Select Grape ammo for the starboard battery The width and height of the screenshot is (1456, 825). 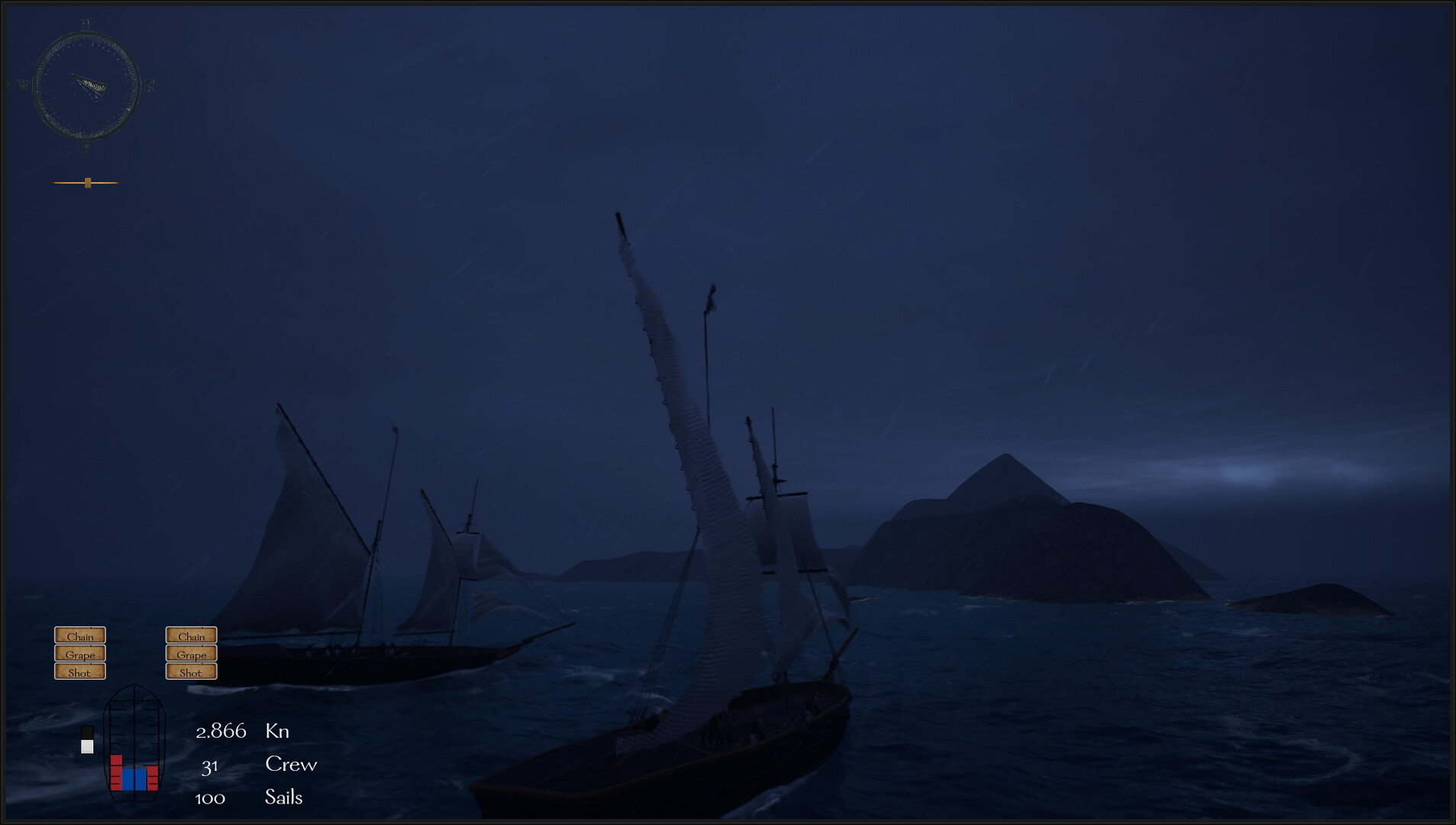(x=190, y=654)
